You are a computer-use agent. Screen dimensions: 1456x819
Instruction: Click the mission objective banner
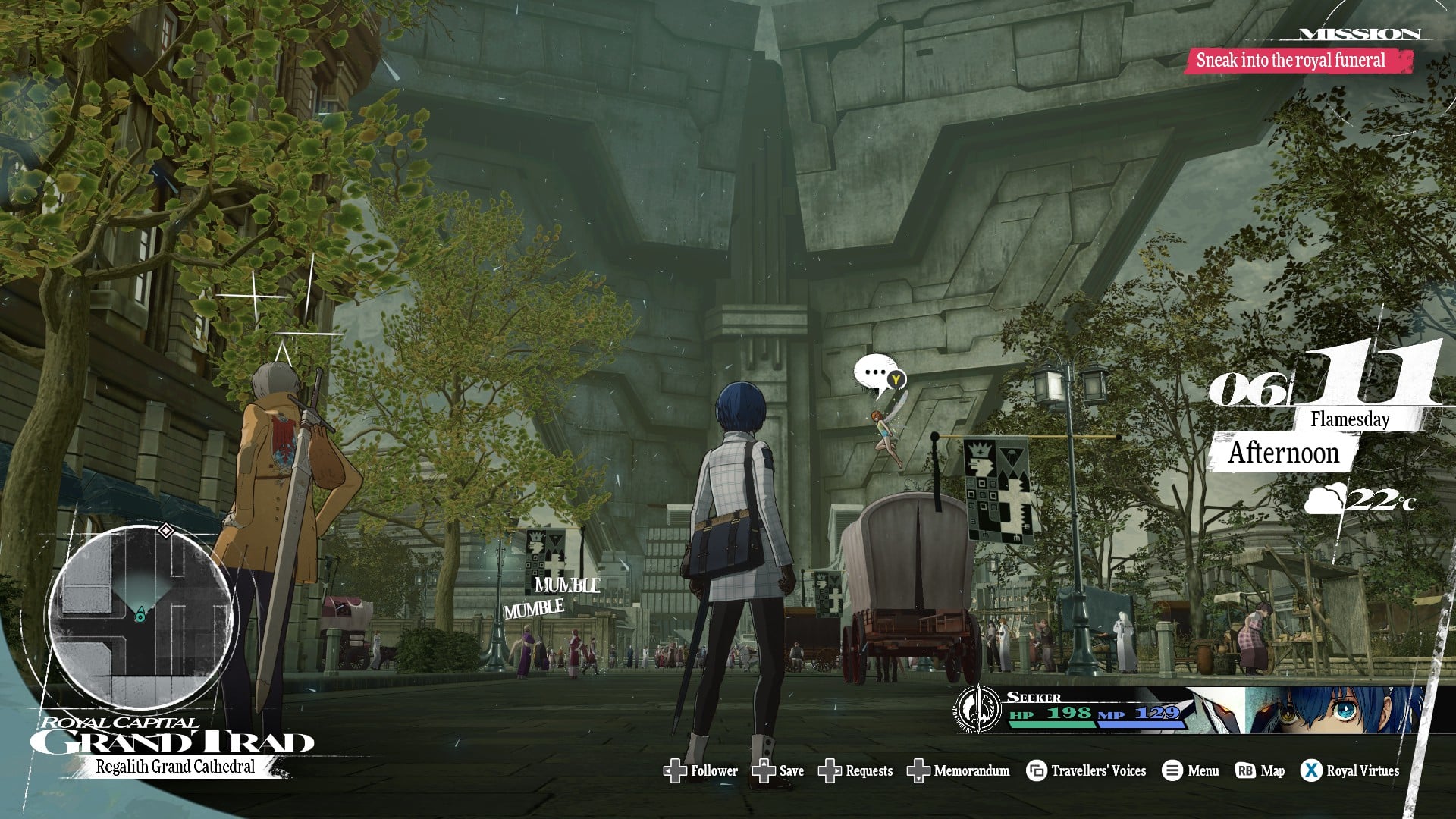tap(1299, 61)
